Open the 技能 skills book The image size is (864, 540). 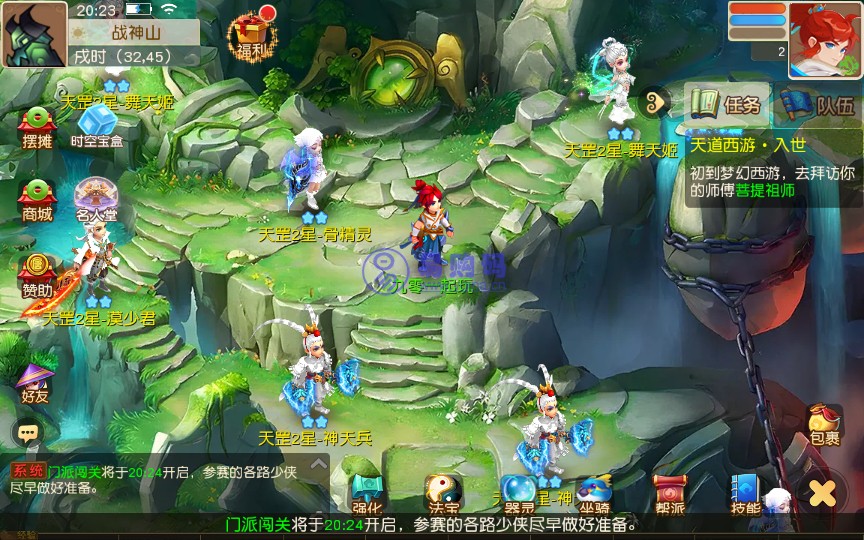point(746,492)
